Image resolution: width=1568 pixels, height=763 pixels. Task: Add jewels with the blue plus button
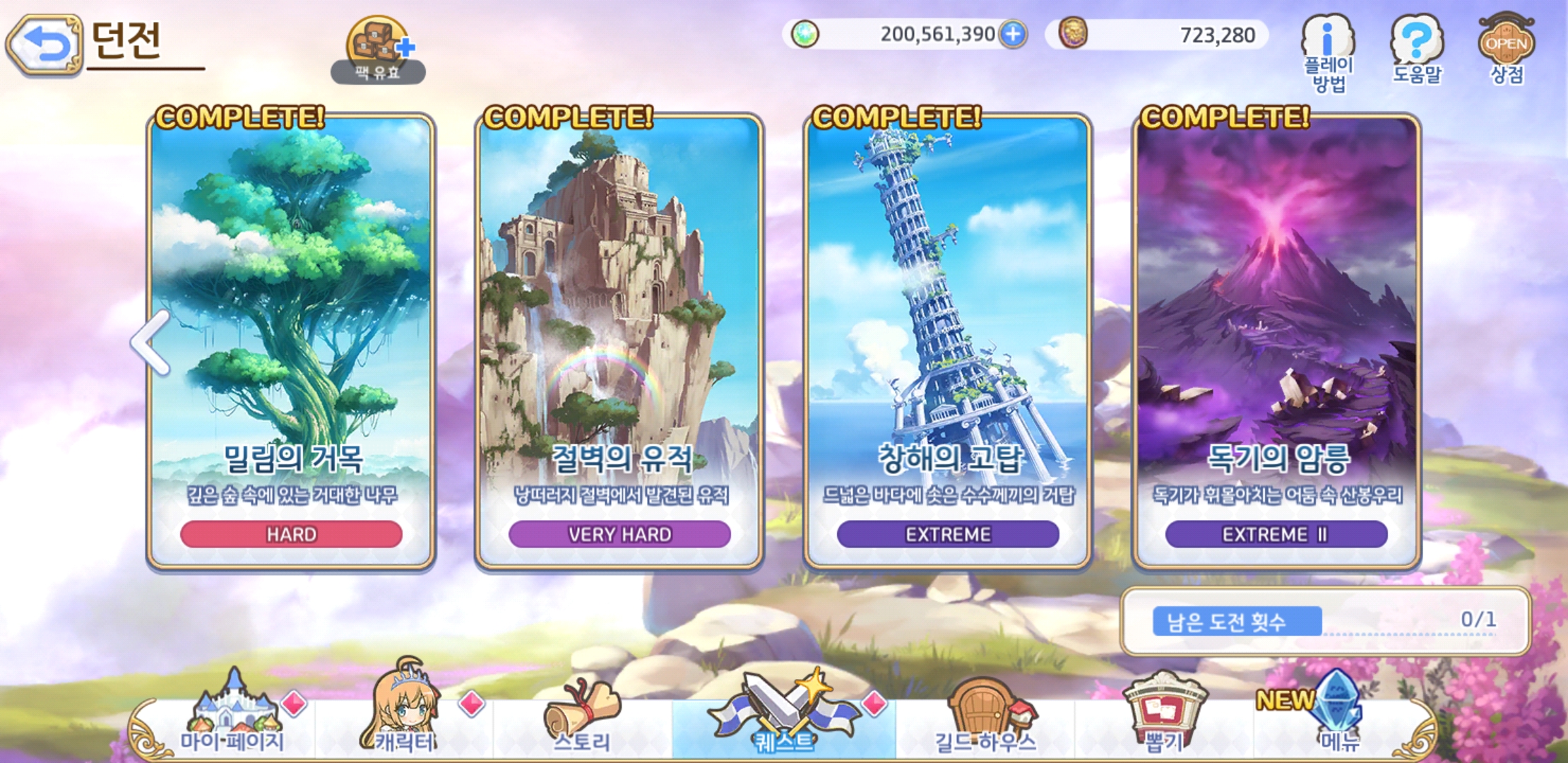[x=1013, y=34]
